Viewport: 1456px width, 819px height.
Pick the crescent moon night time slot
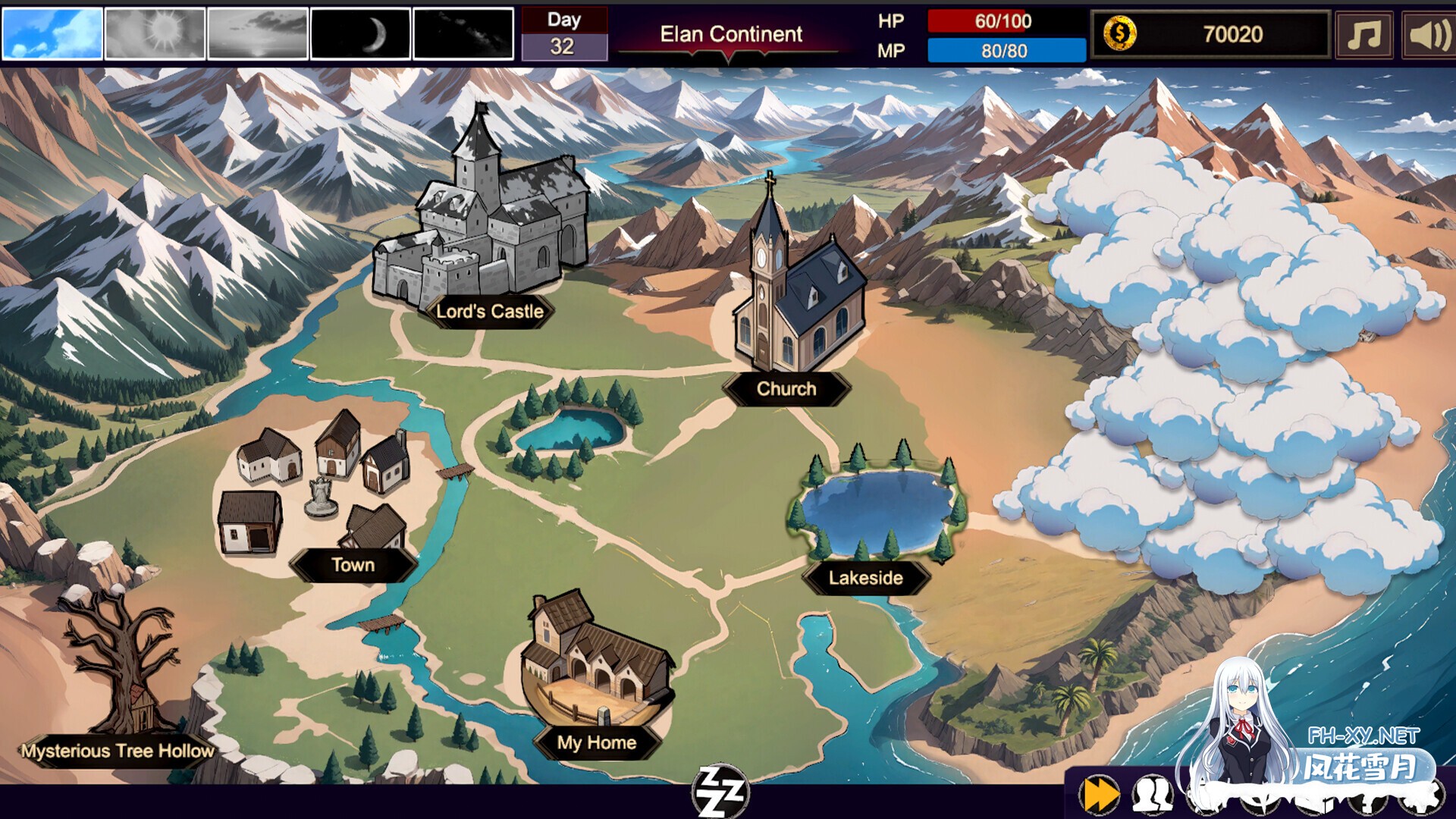click(361, 33)
